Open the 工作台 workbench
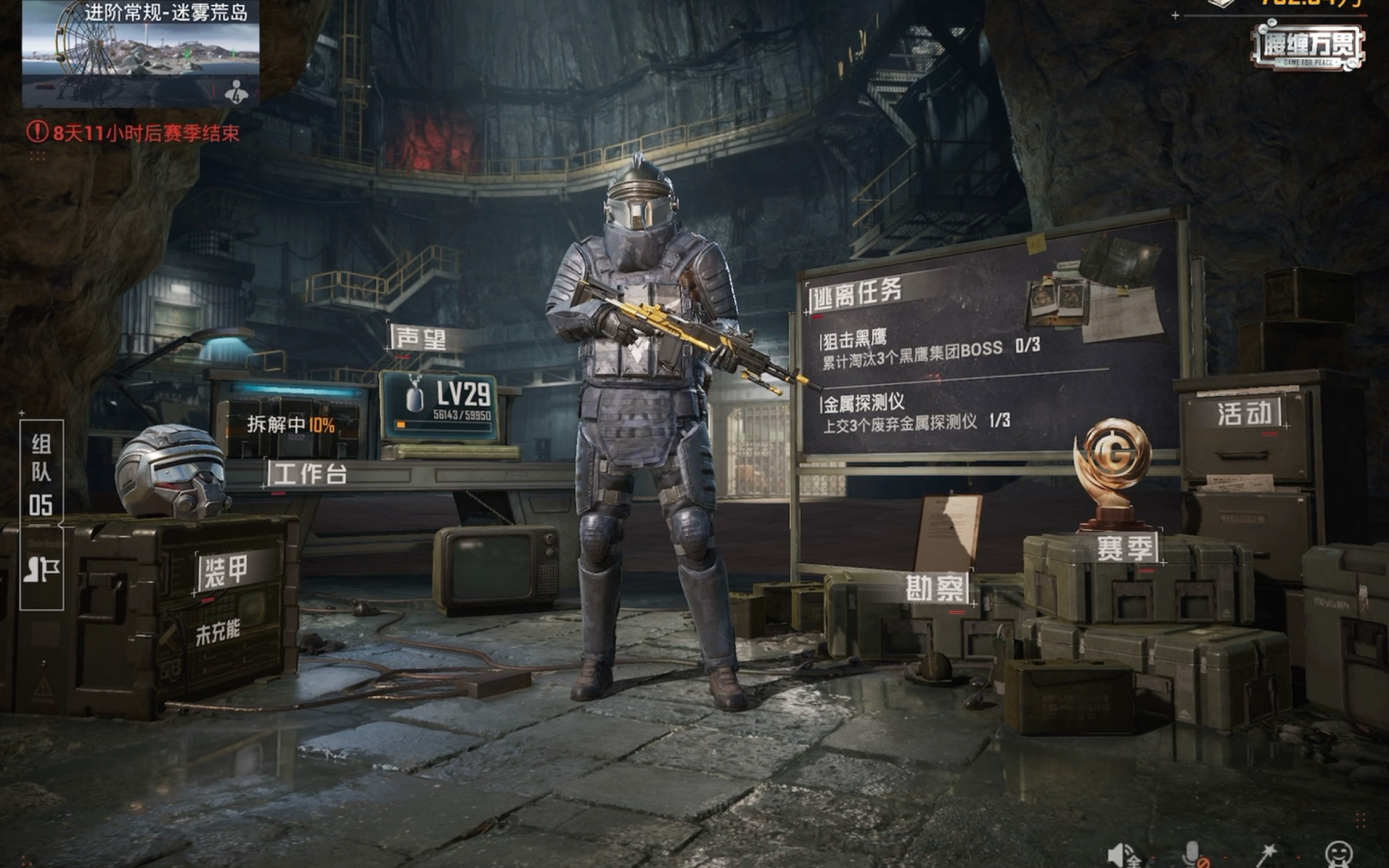Viewport: 1389px width, 868px height. pyautogui.click(x=309, y=474)
